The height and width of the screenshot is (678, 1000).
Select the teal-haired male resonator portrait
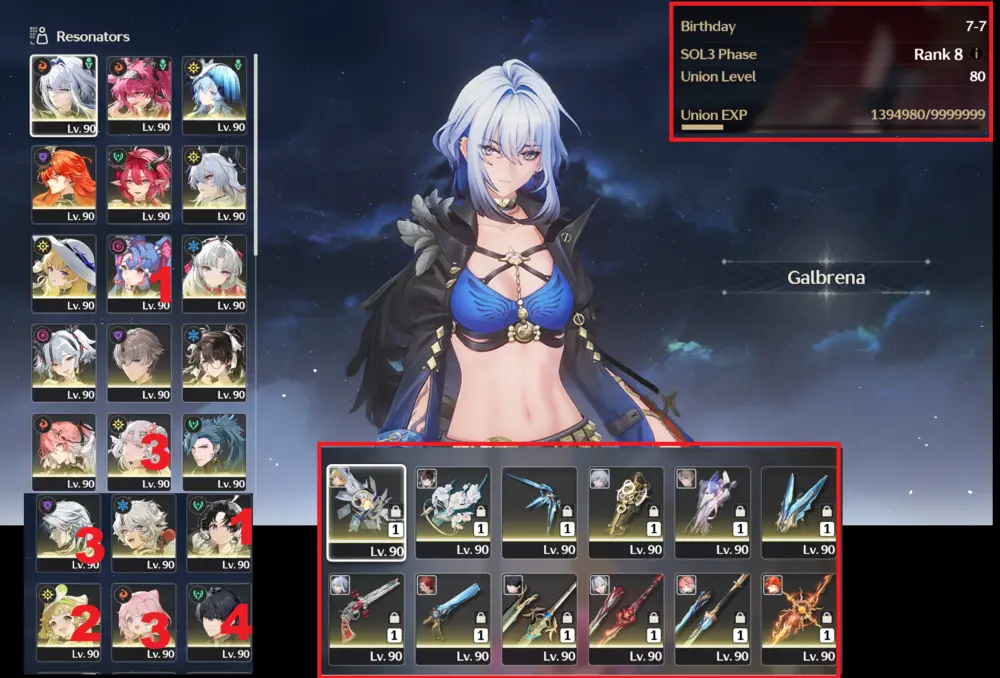pyautogui.click(x=214, y=452)
